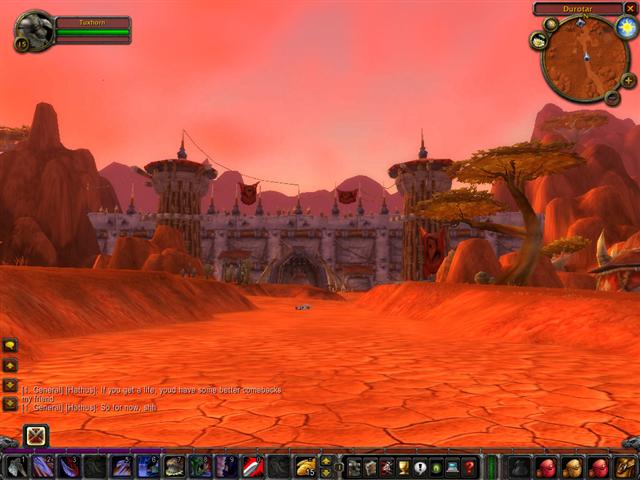Open the spellbook micro button
The width and height of the screenshot is (640, 480).
(370, 467)
